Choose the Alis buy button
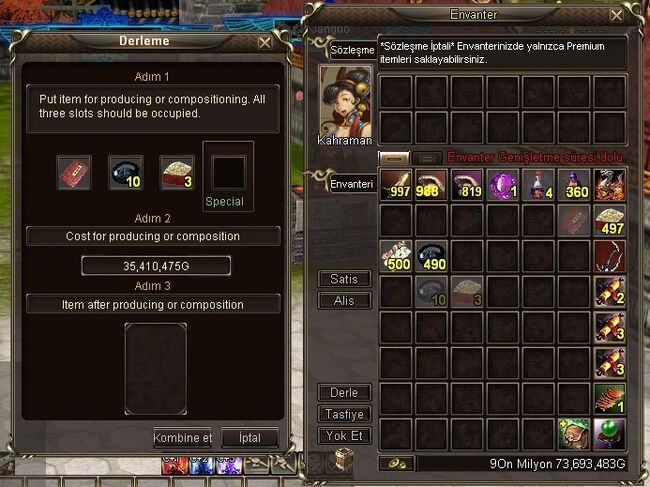Viewport: 650px width, 487px height. pyautogui.click(x=344, y=300)
